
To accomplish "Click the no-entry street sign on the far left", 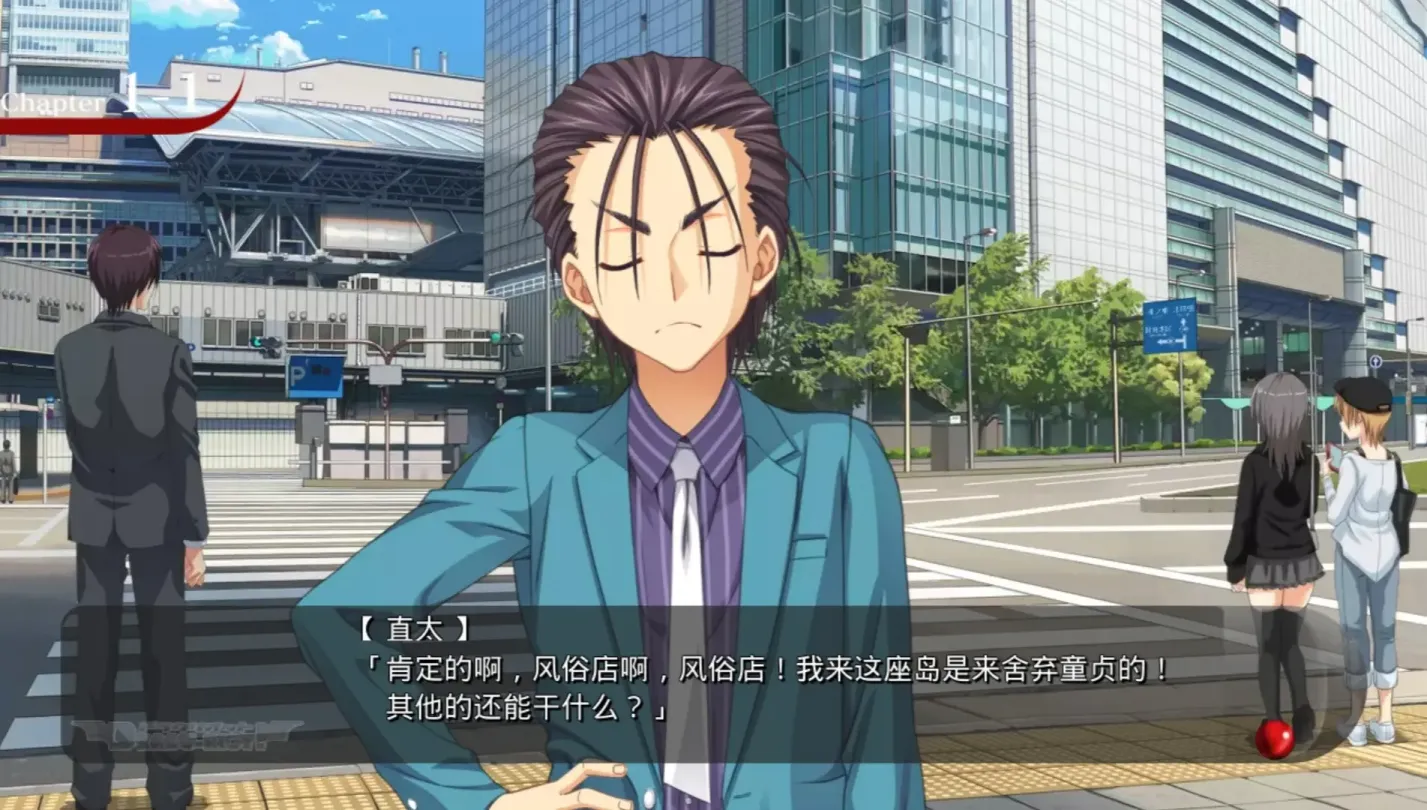I will [x=50, y=412].
